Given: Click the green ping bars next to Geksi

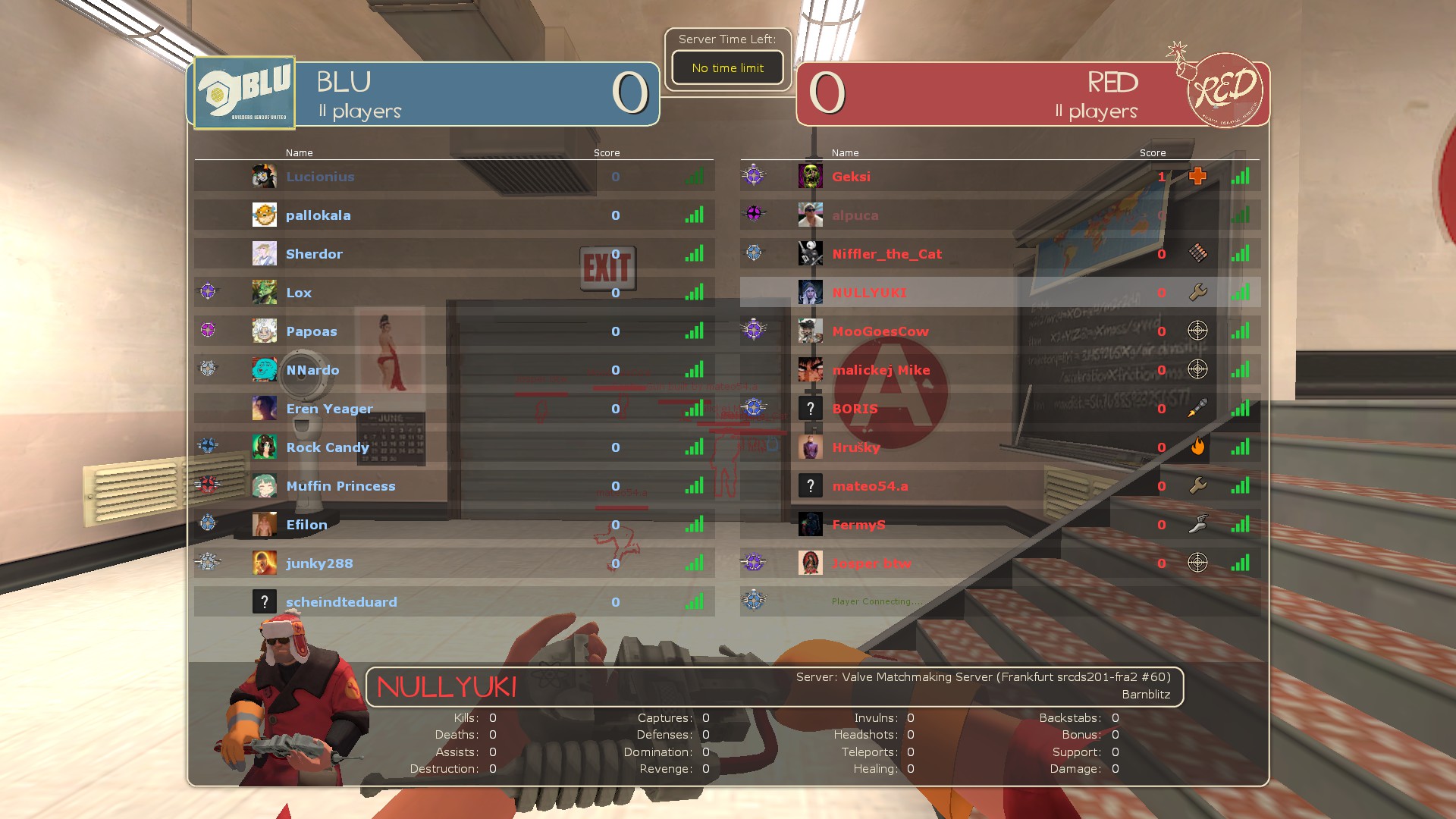Looking at the screenshot, I should pos(1241,176).
